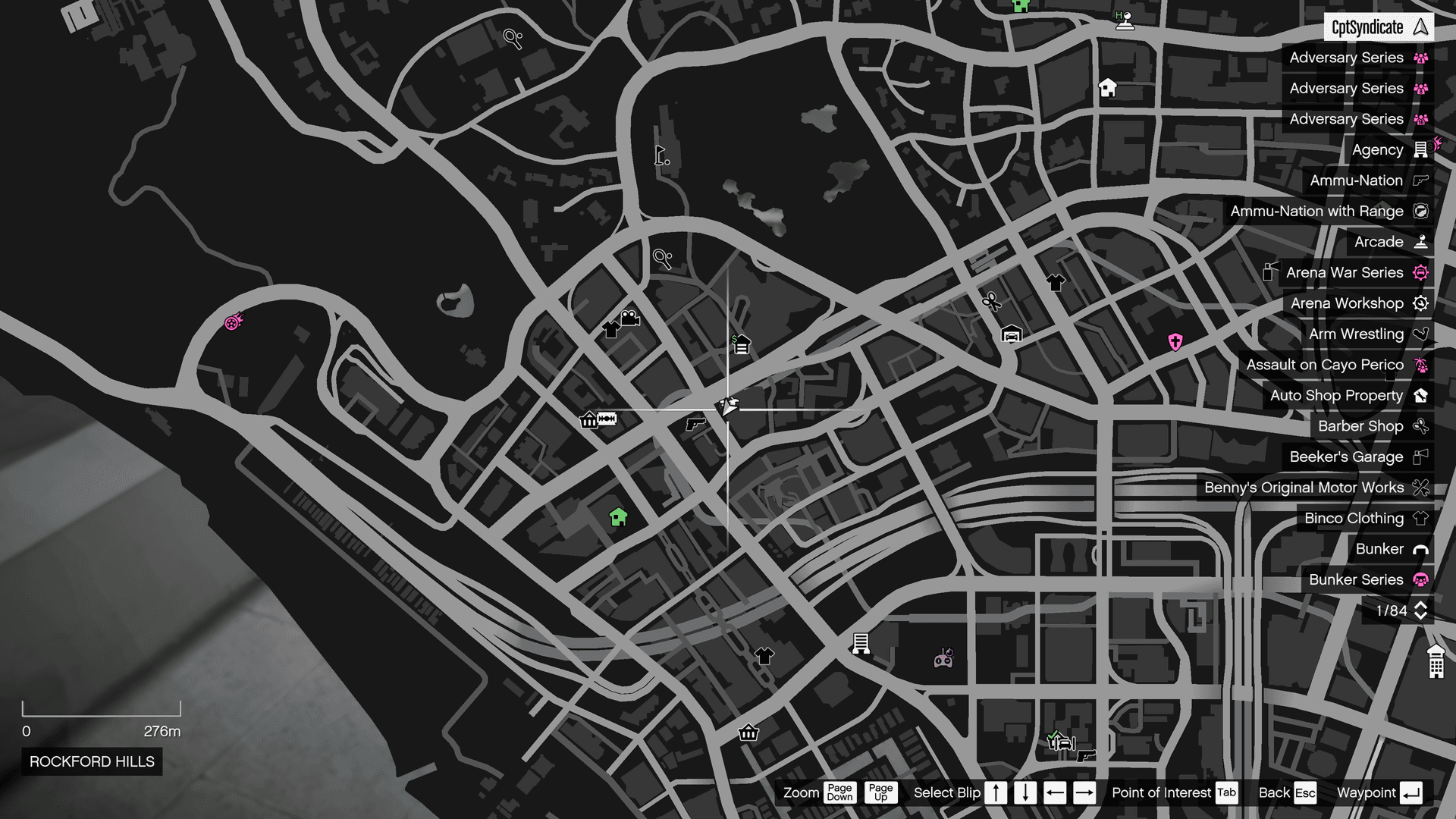Click the compass arrow beside CptSyndicate
1456x819 pixels.
(x=1419, y=27)
